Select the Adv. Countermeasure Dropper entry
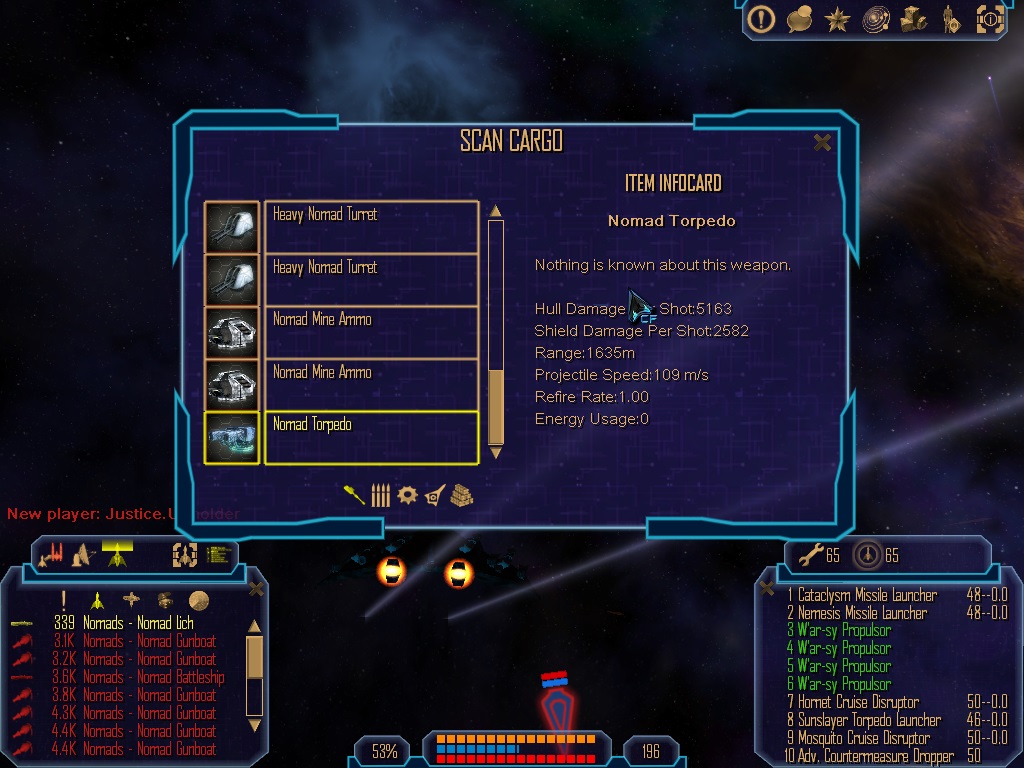The height and width of the screenshot is (768, 1024). click(x=869, y=756)
